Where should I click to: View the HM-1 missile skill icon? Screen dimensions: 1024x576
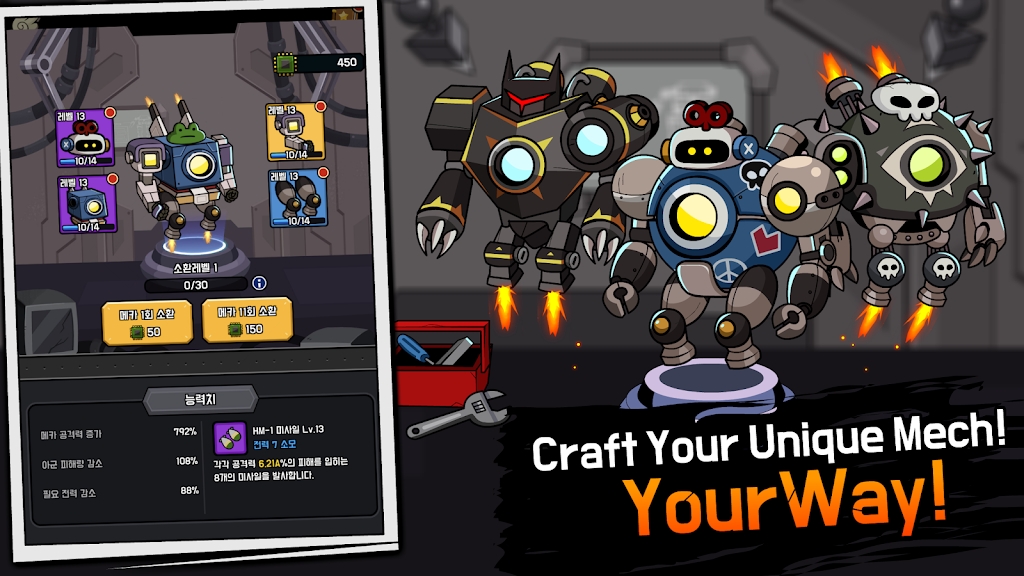point(227,436)
